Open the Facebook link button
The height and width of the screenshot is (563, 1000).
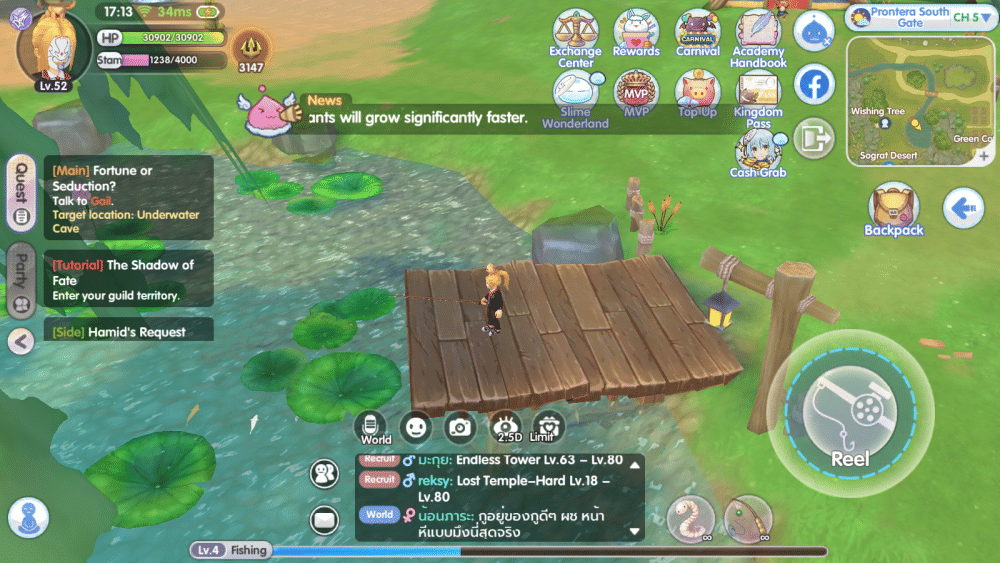coord(814,85)
